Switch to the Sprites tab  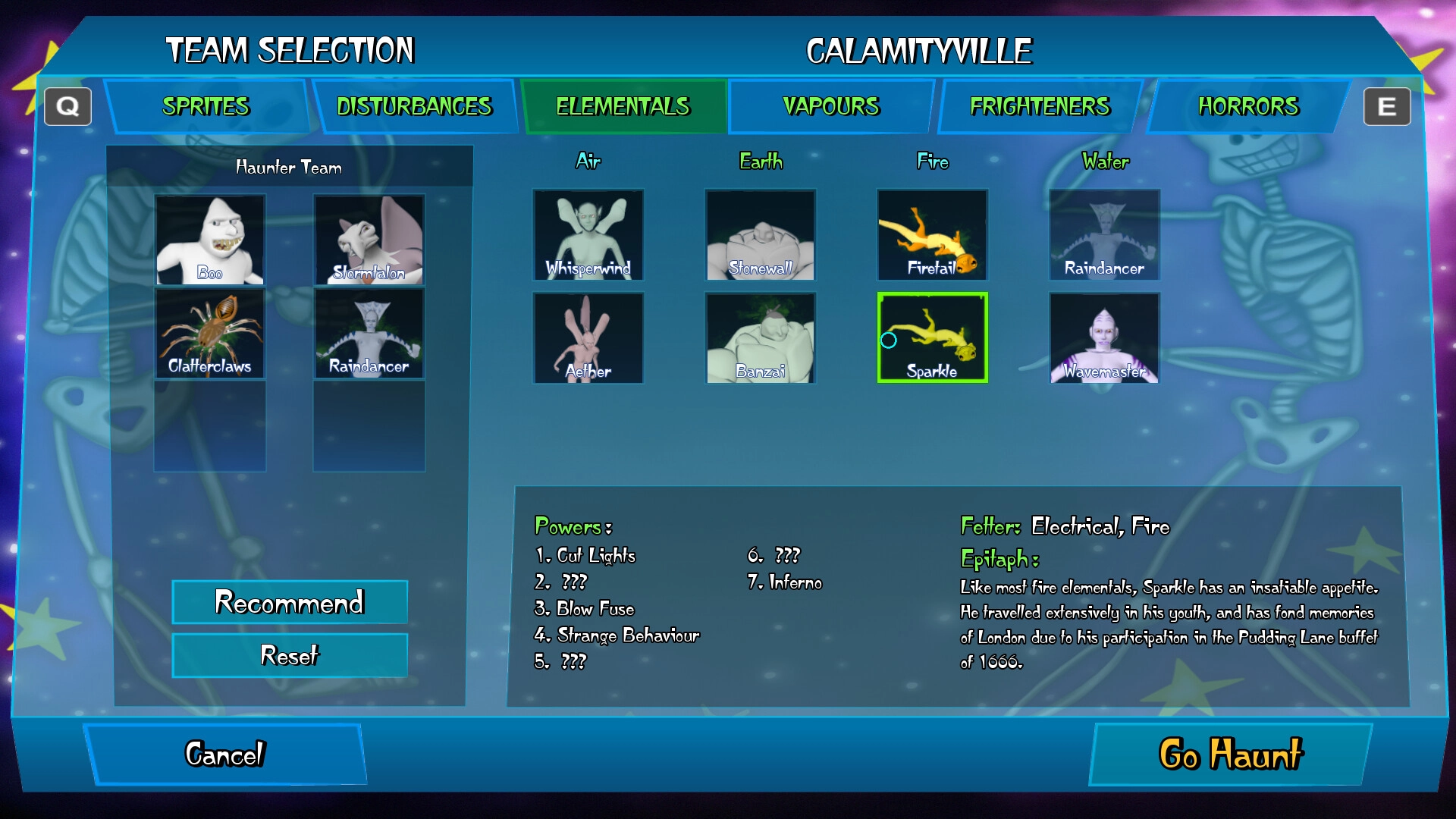coord(206,107)
